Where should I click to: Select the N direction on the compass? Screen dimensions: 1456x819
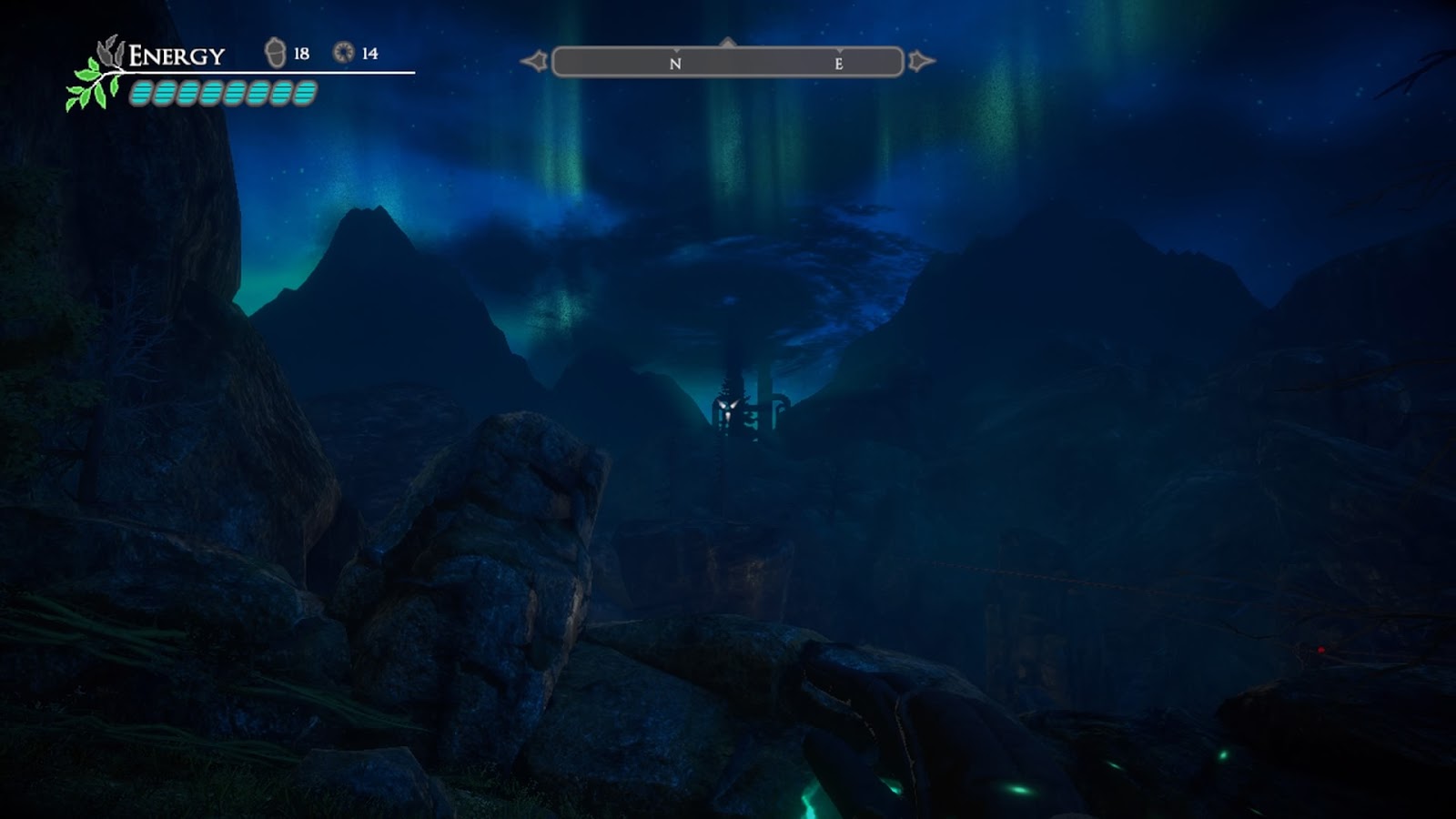tap(673, 63)
